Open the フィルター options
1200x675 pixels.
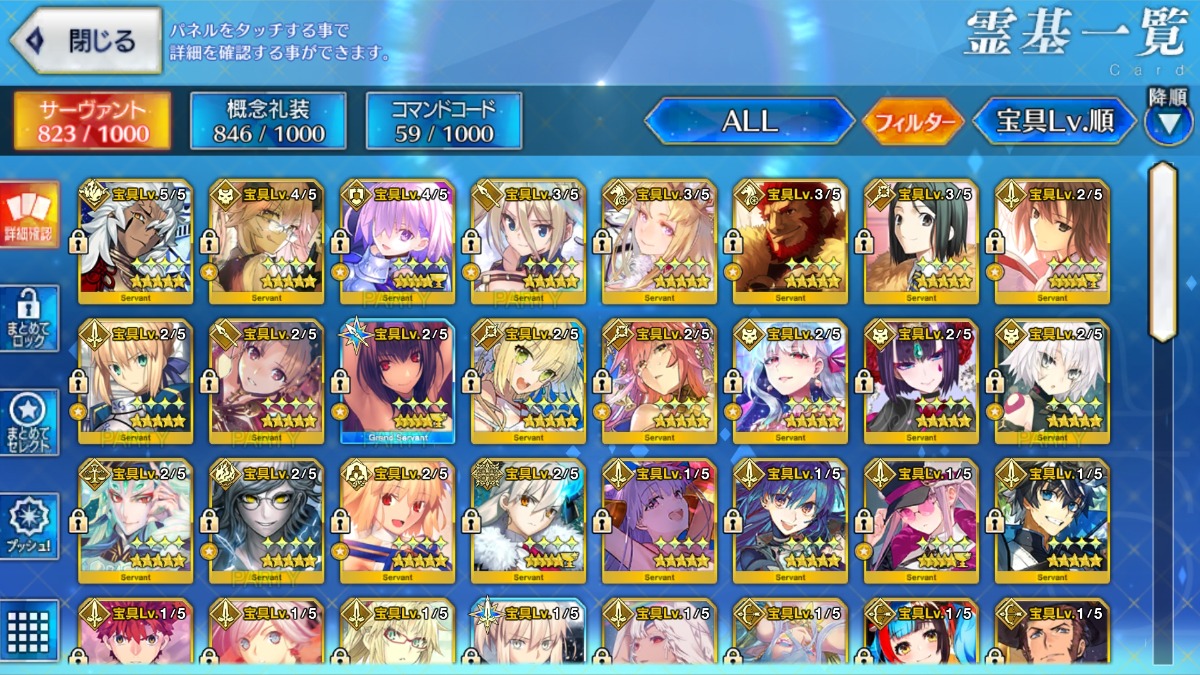pyautogui.click(x=913, y=122)
